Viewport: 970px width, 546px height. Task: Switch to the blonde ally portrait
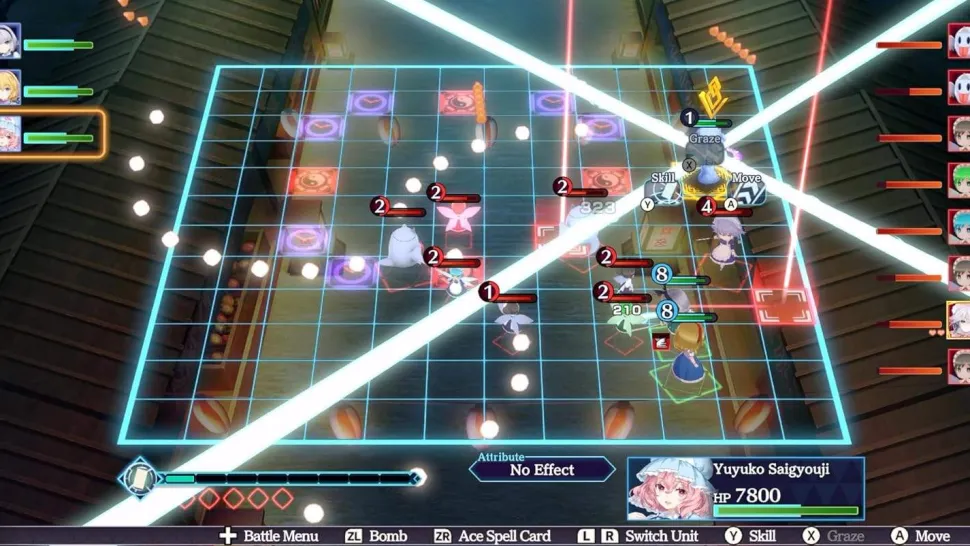click(10, 88)
